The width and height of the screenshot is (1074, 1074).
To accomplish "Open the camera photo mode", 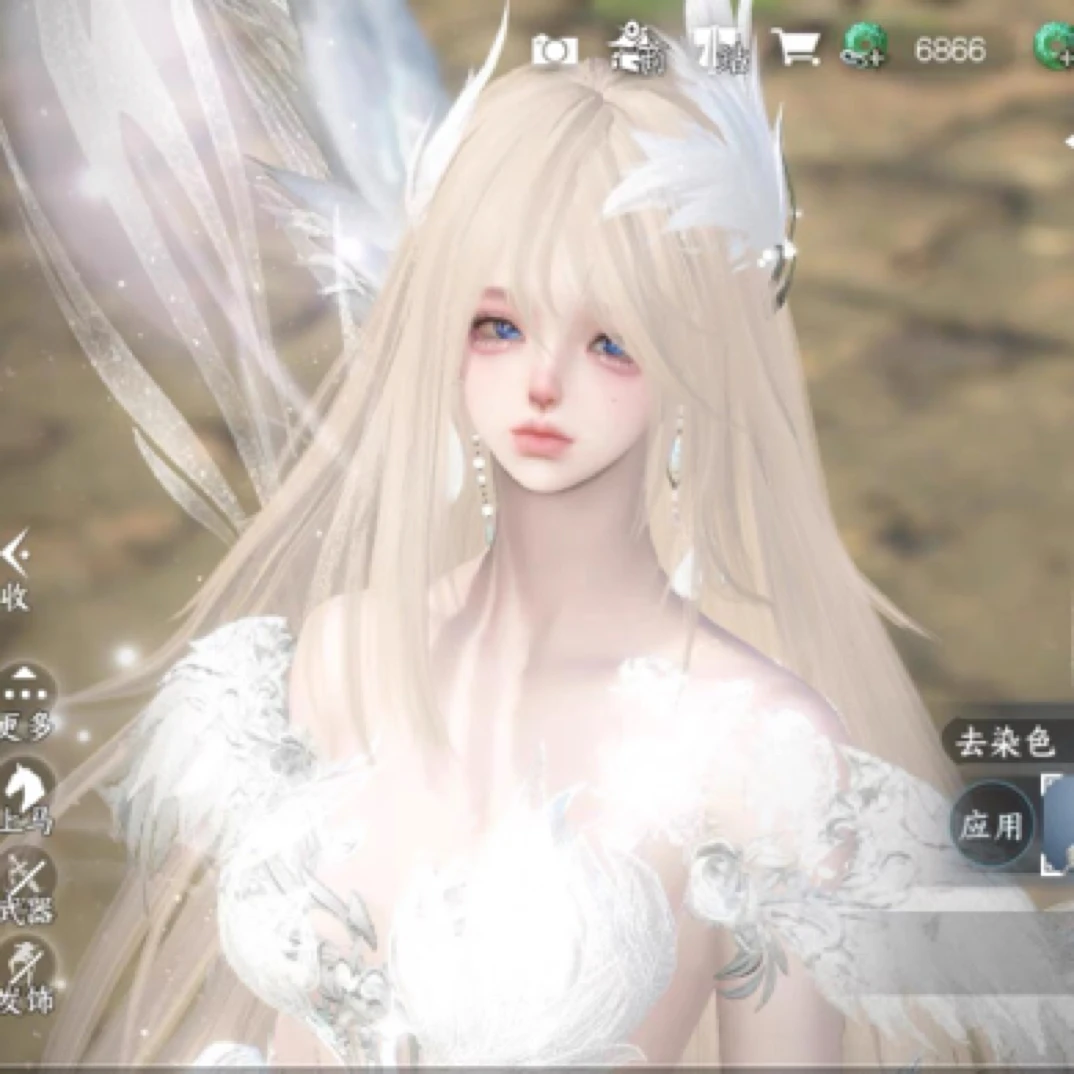I will coord(553,49).
